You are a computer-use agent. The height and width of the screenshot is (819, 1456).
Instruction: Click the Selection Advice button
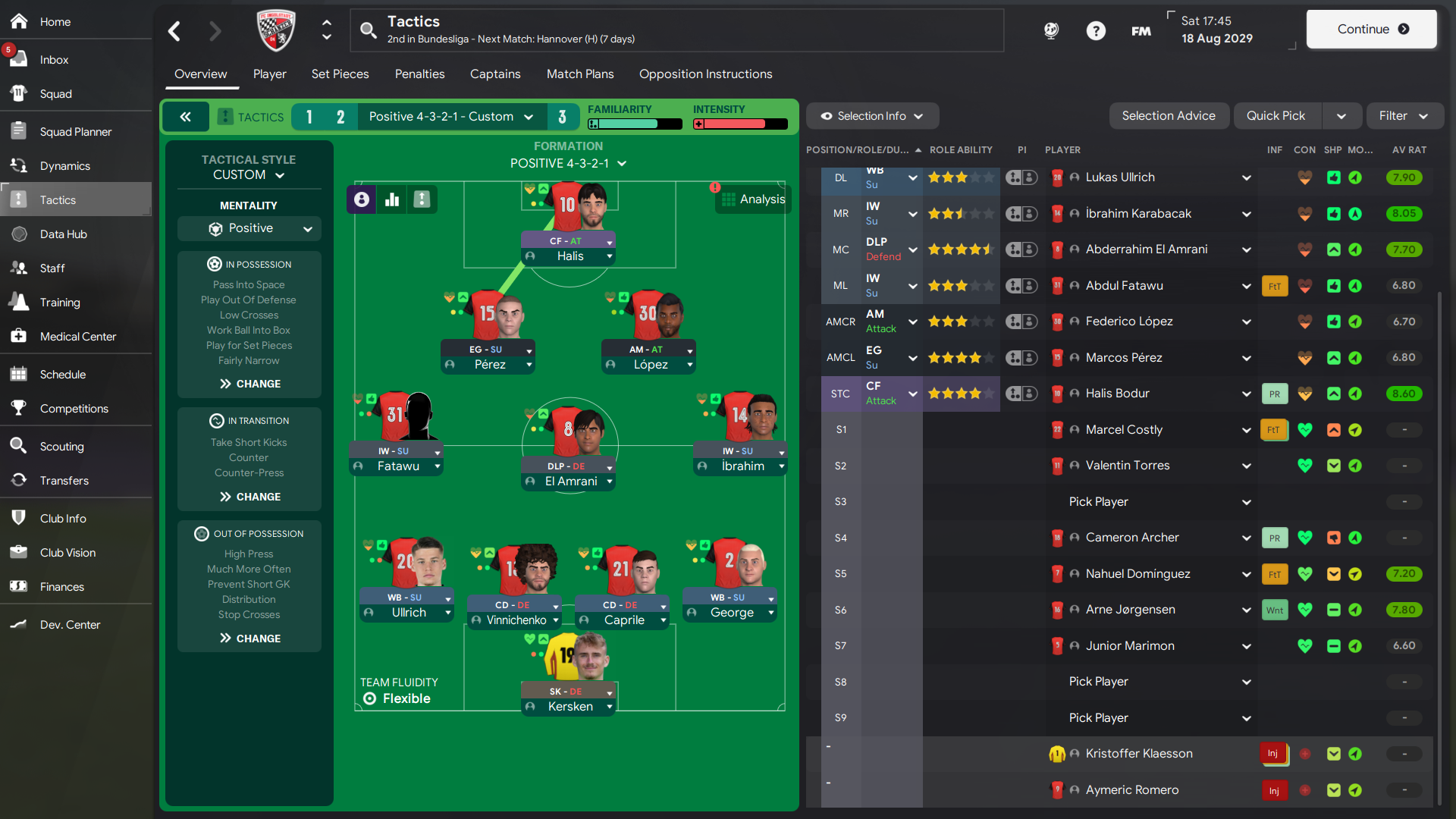tap(1169, 115)
